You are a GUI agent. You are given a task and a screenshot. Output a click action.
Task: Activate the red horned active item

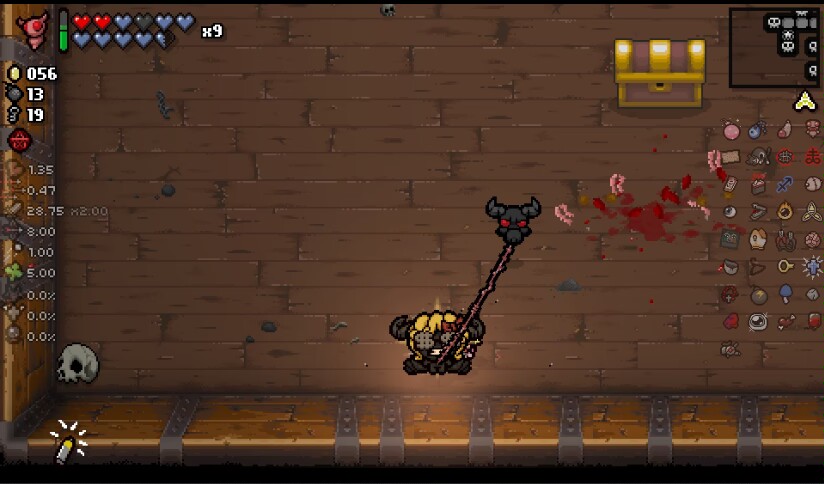point(35,30)
